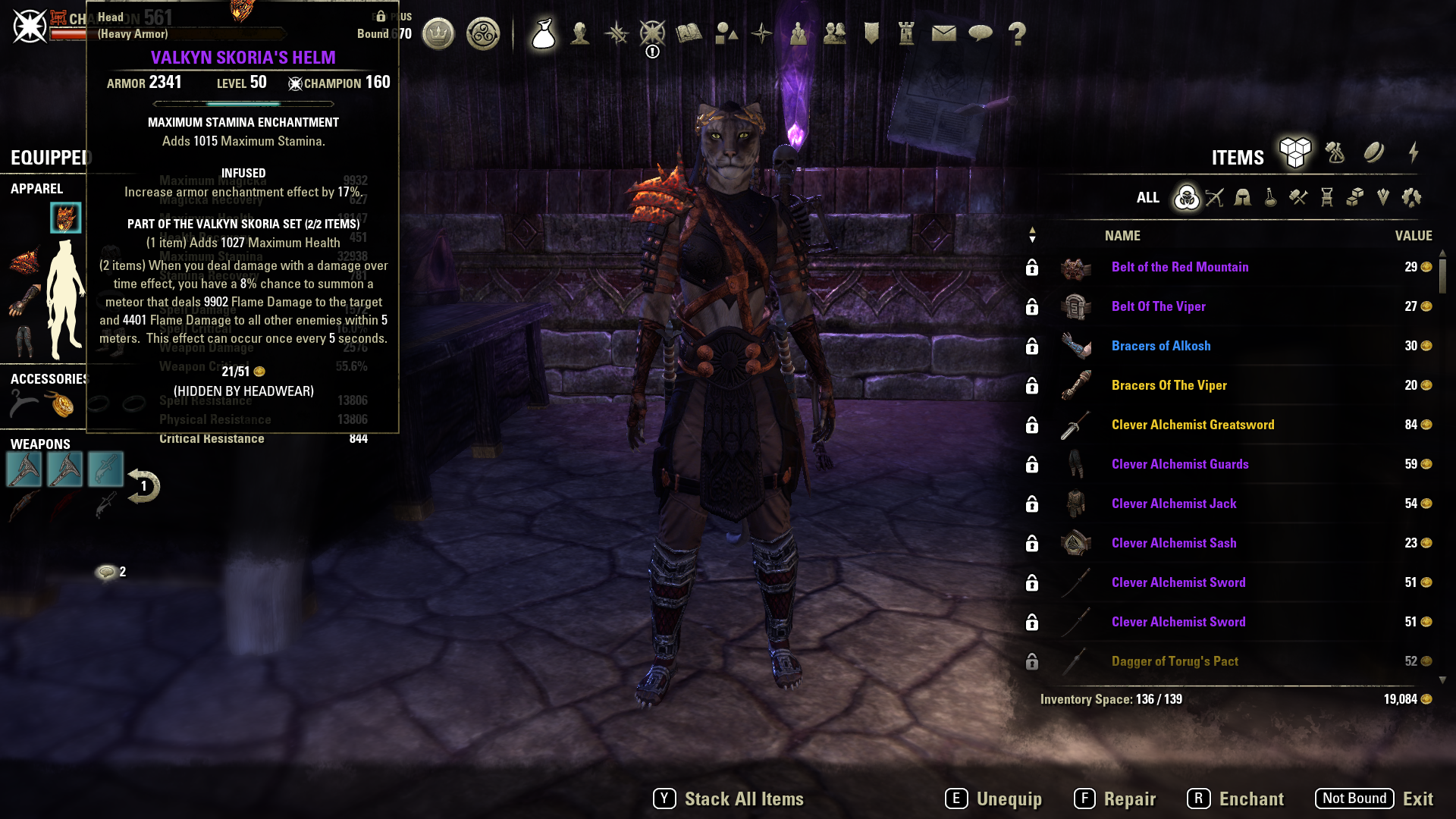
Task: Open the mail envelope menu
Action: 943,33
